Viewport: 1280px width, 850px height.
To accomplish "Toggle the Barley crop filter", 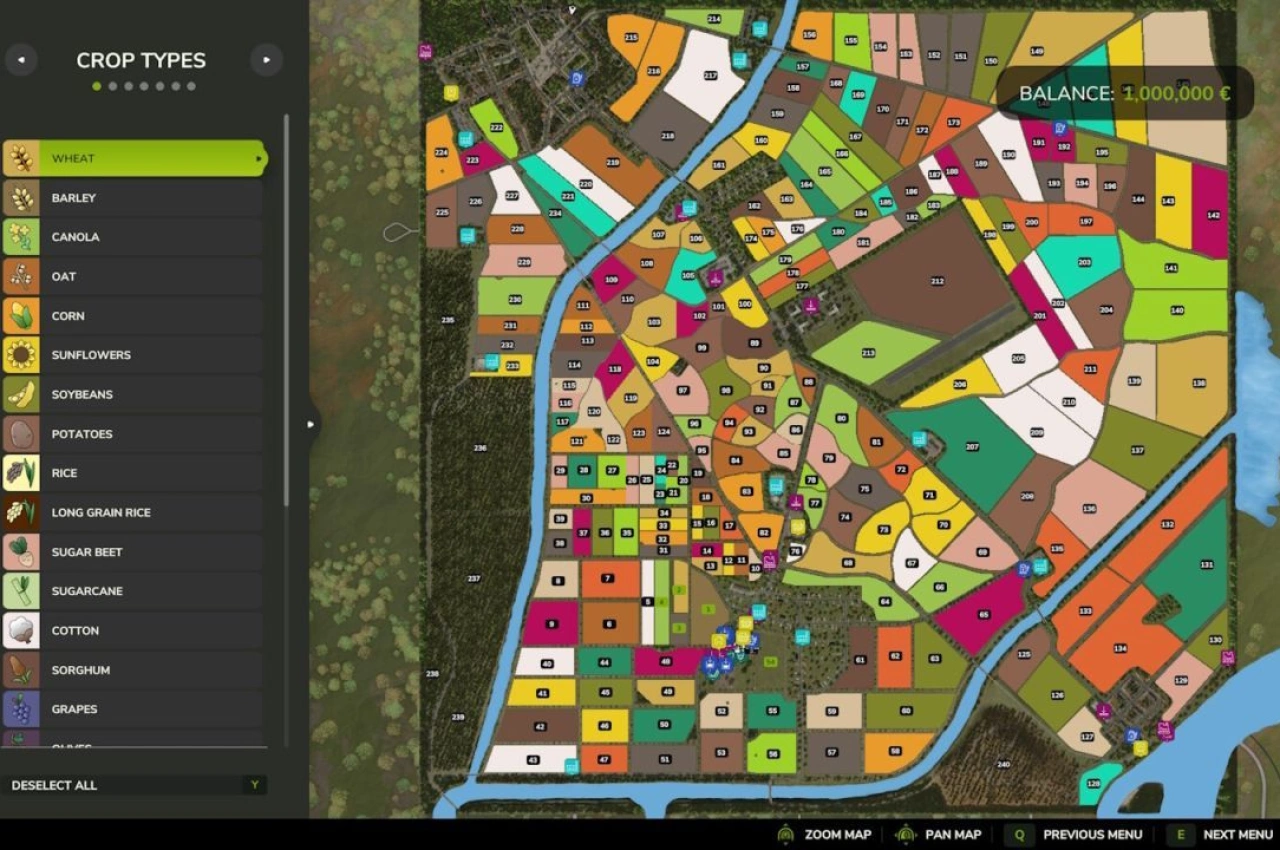I will point(135,197).
